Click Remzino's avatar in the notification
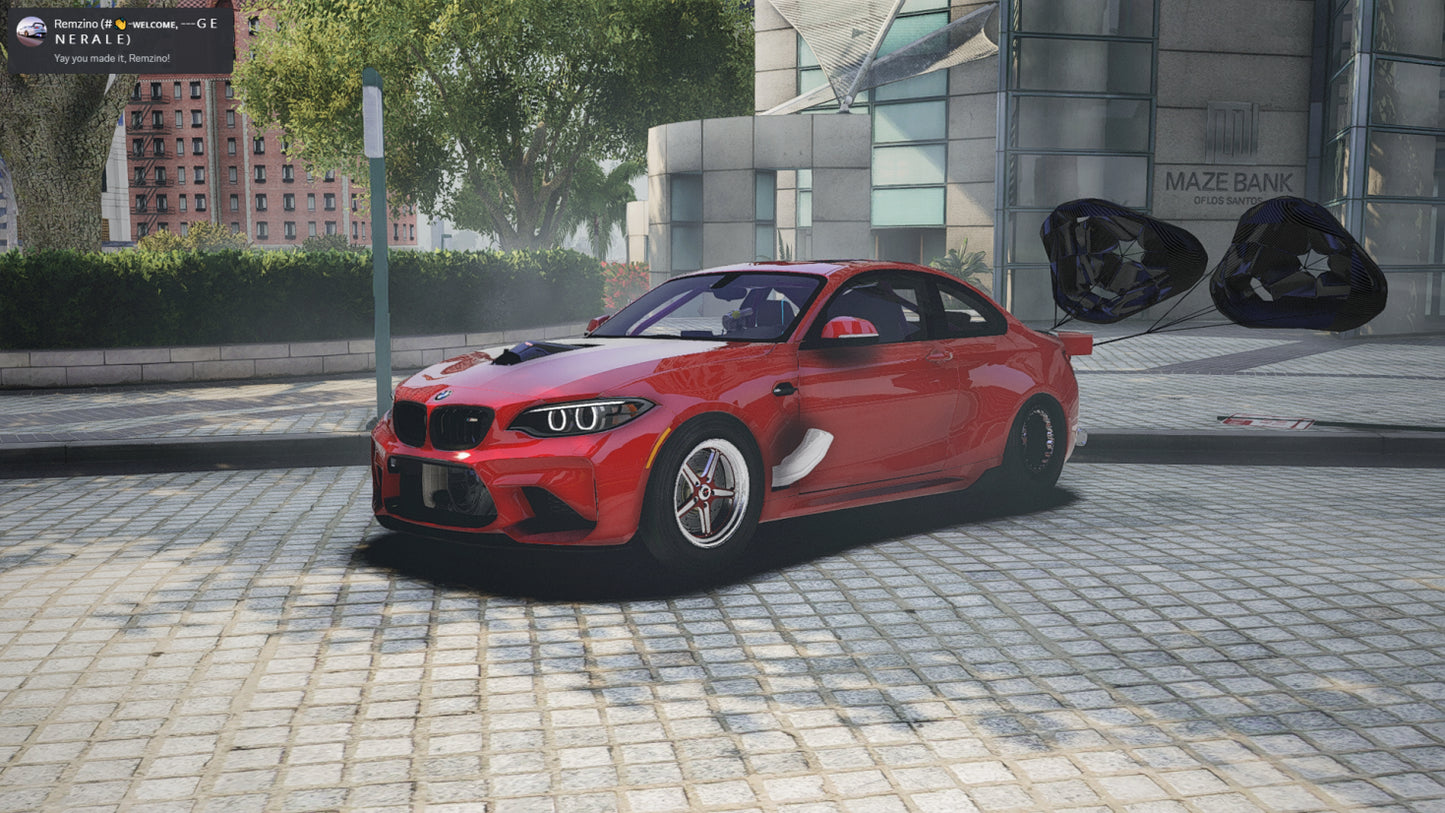This screenshot has width=1445, height=813. coord(31,31)
